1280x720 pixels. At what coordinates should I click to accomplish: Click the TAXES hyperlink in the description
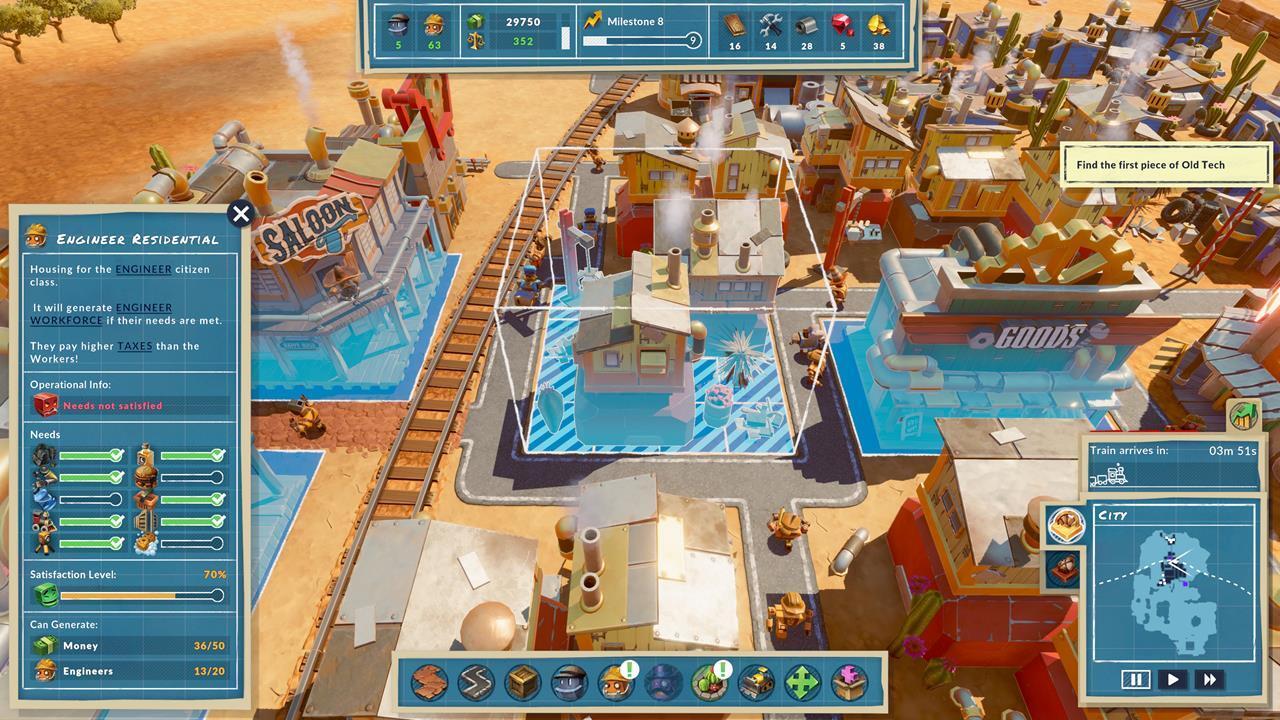[x=136, y=346]
